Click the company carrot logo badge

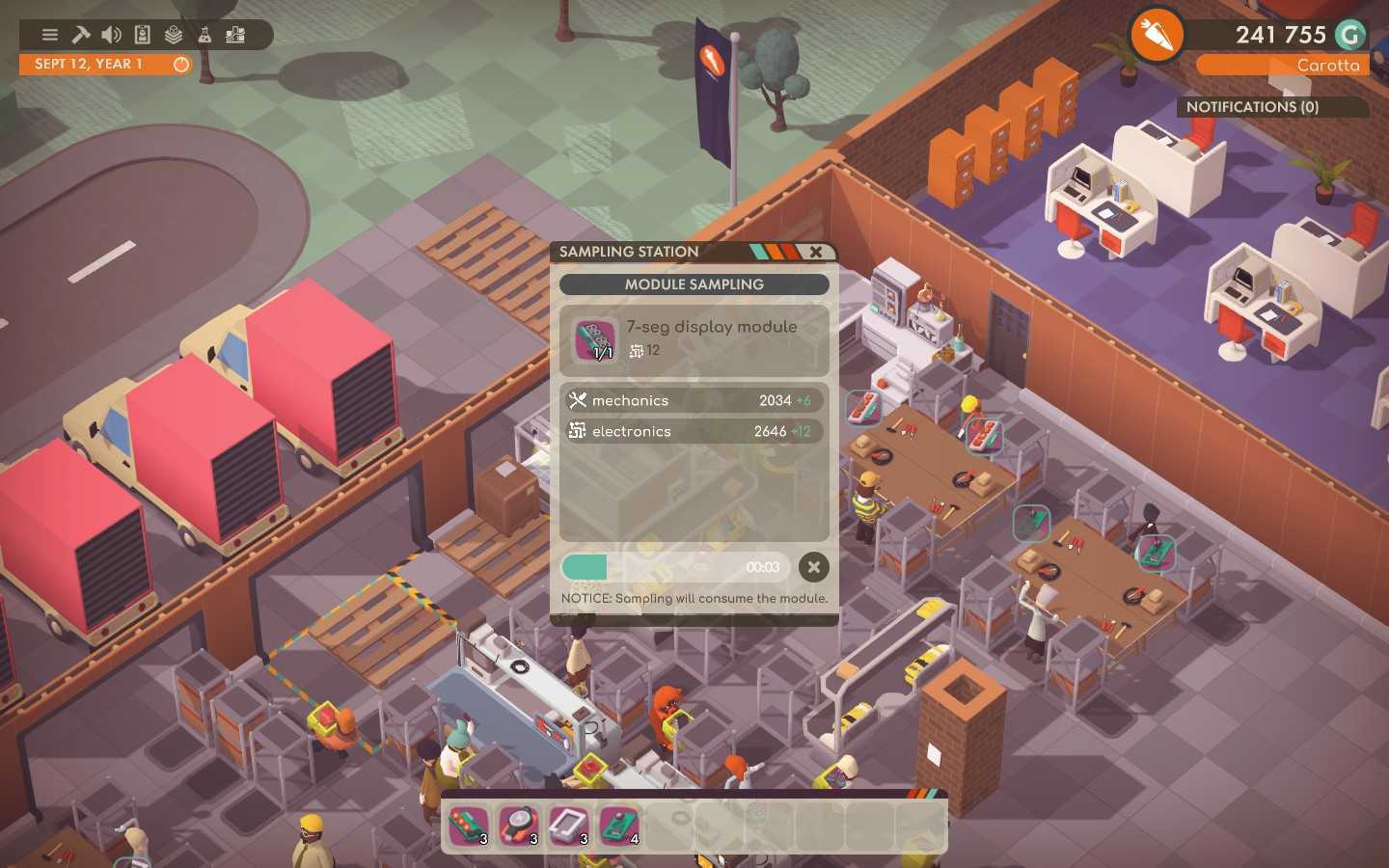click(x=1157, y=35)
